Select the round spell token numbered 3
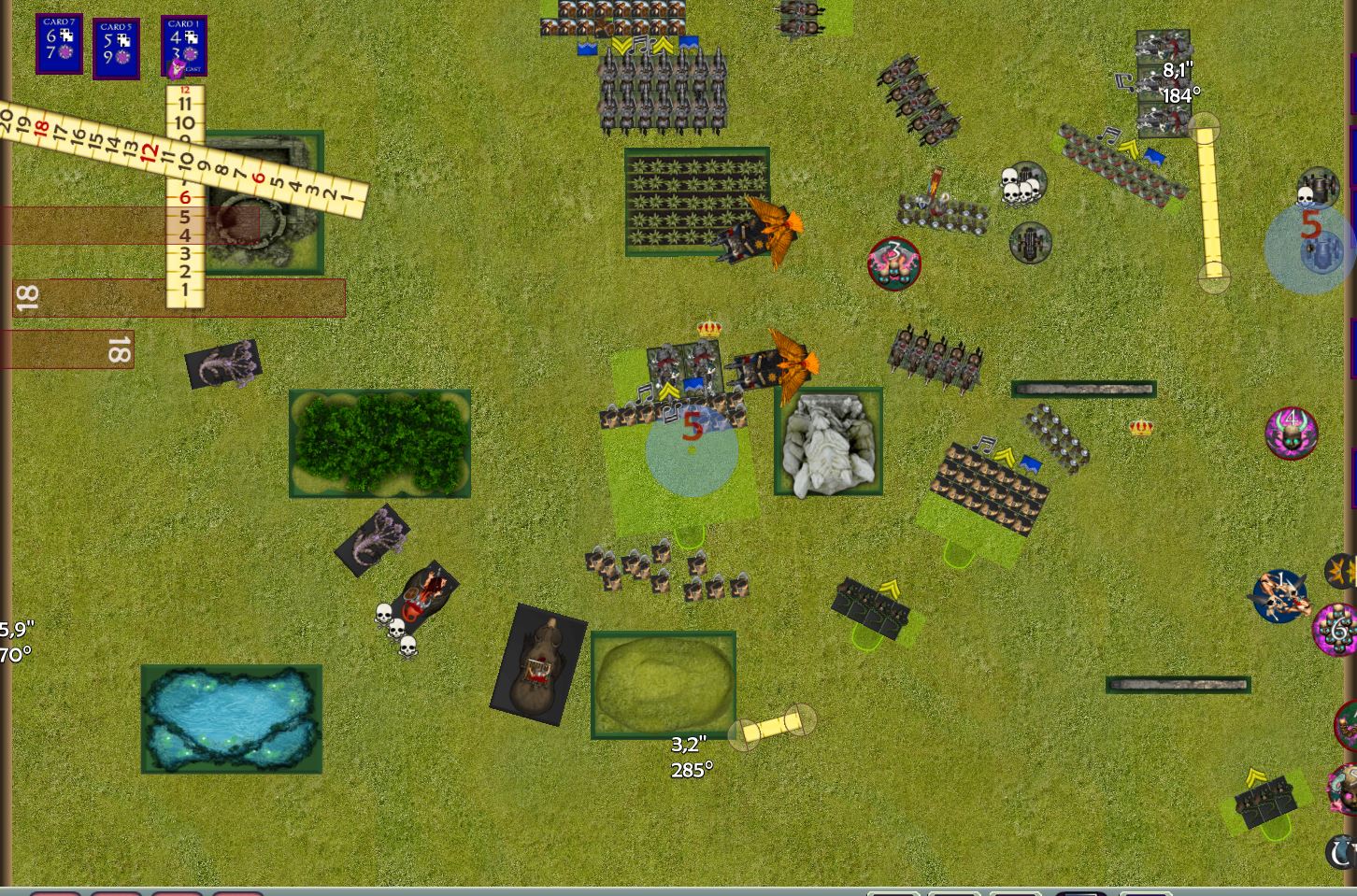This screenshot has height=896, width=1357. 894,263
